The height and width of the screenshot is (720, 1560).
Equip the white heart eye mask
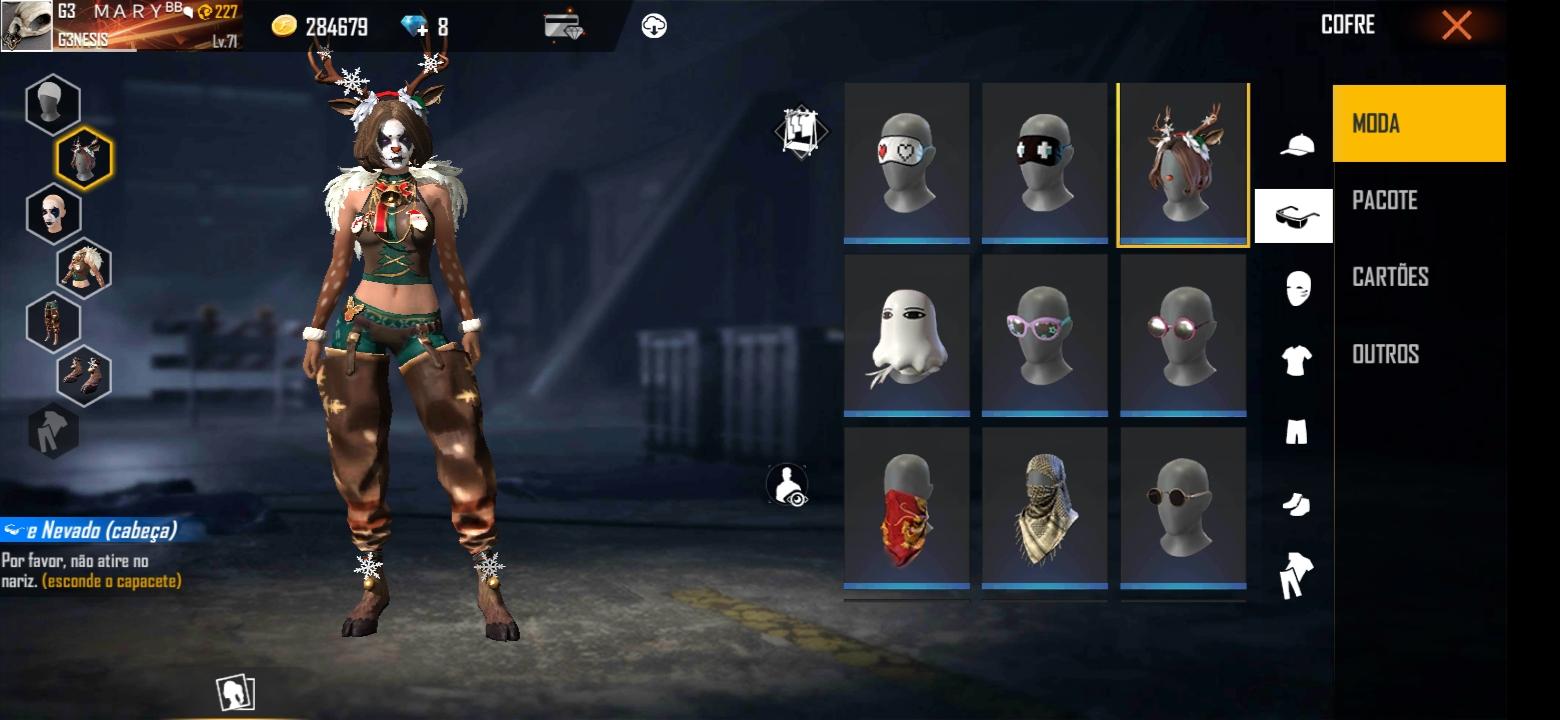[906, 162]
